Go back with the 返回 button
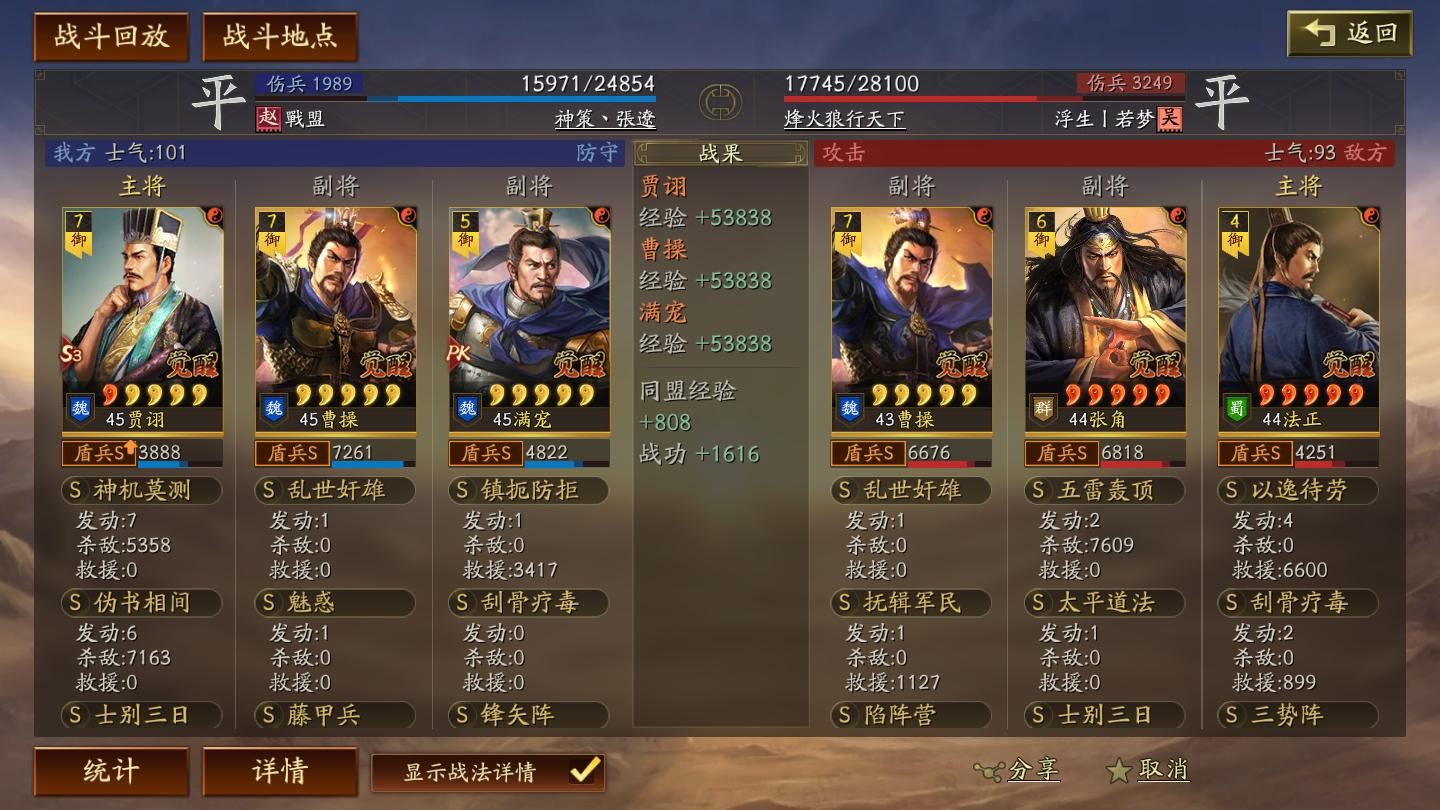 [1349, 34]
